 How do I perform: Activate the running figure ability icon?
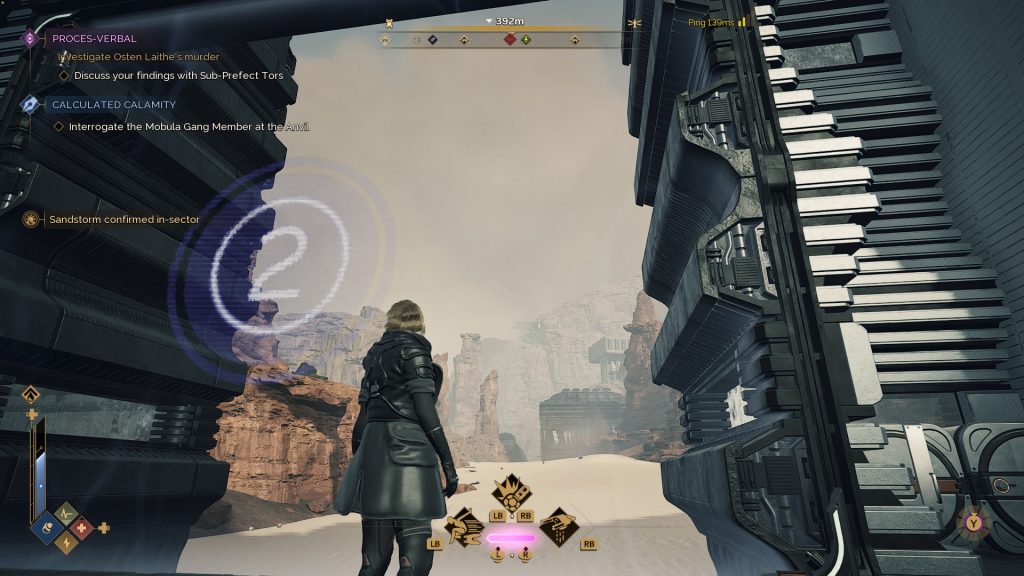click(464, 525)
